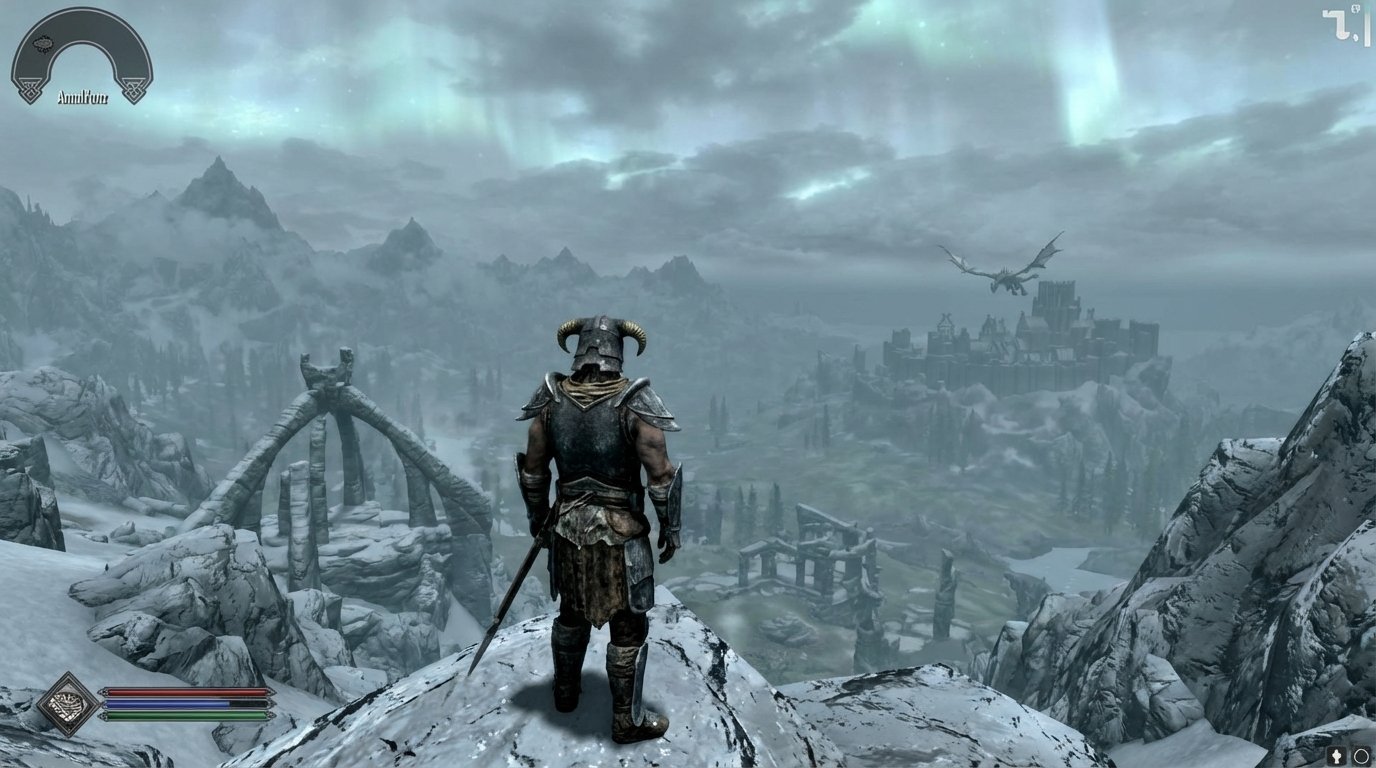The width and height of the screenshot is (1376, 768).
Task: Click the circle button prompt at bottom right
Action: (1361, 756)
